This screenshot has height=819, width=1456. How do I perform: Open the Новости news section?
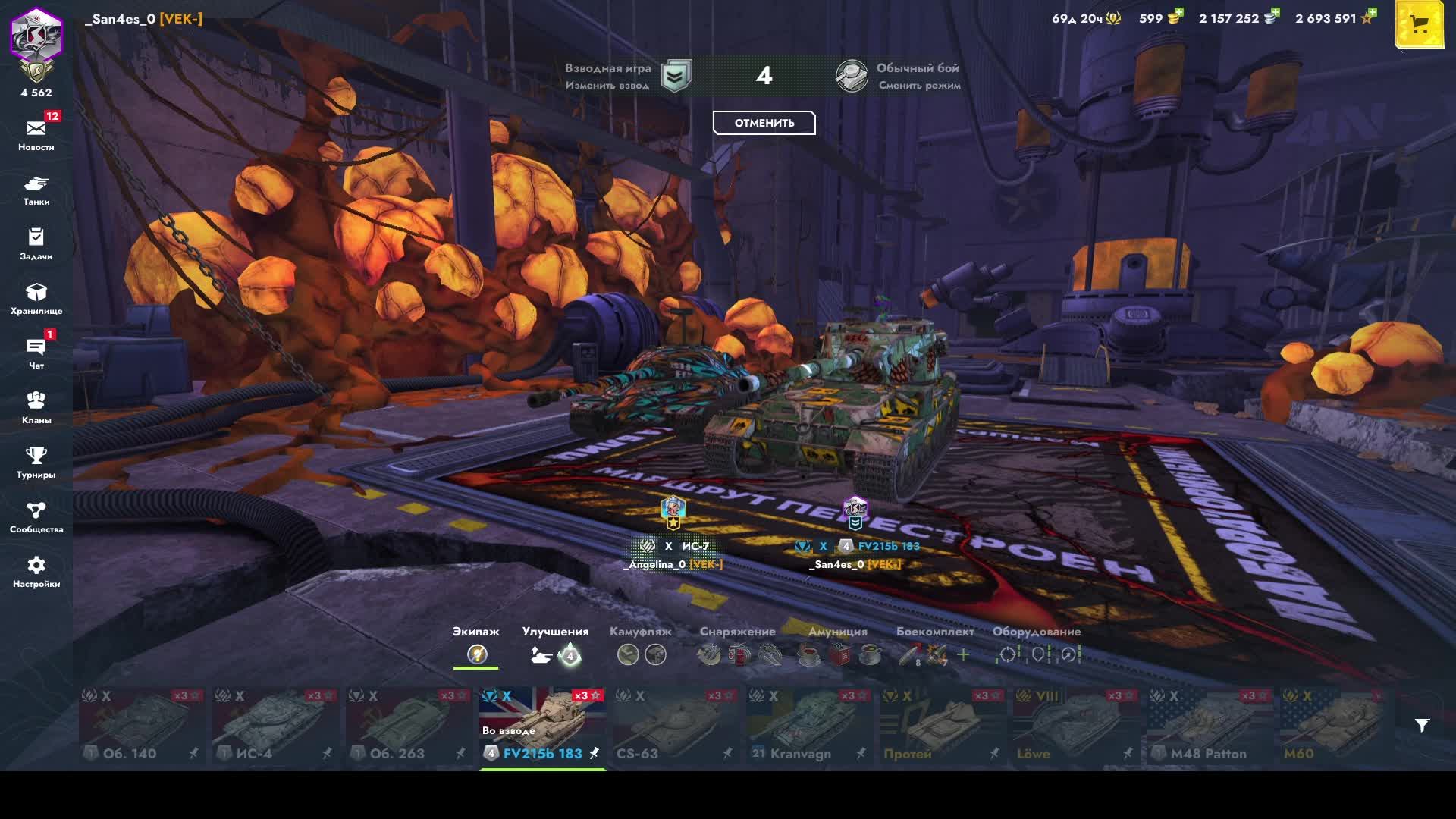36,134
